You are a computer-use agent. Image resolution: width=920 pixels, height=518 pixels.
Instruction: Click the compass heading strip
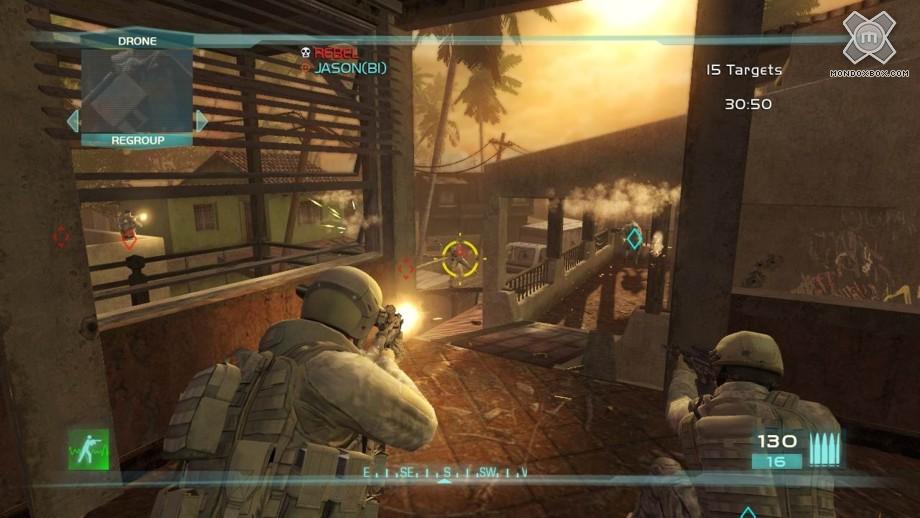pos(445,471)
